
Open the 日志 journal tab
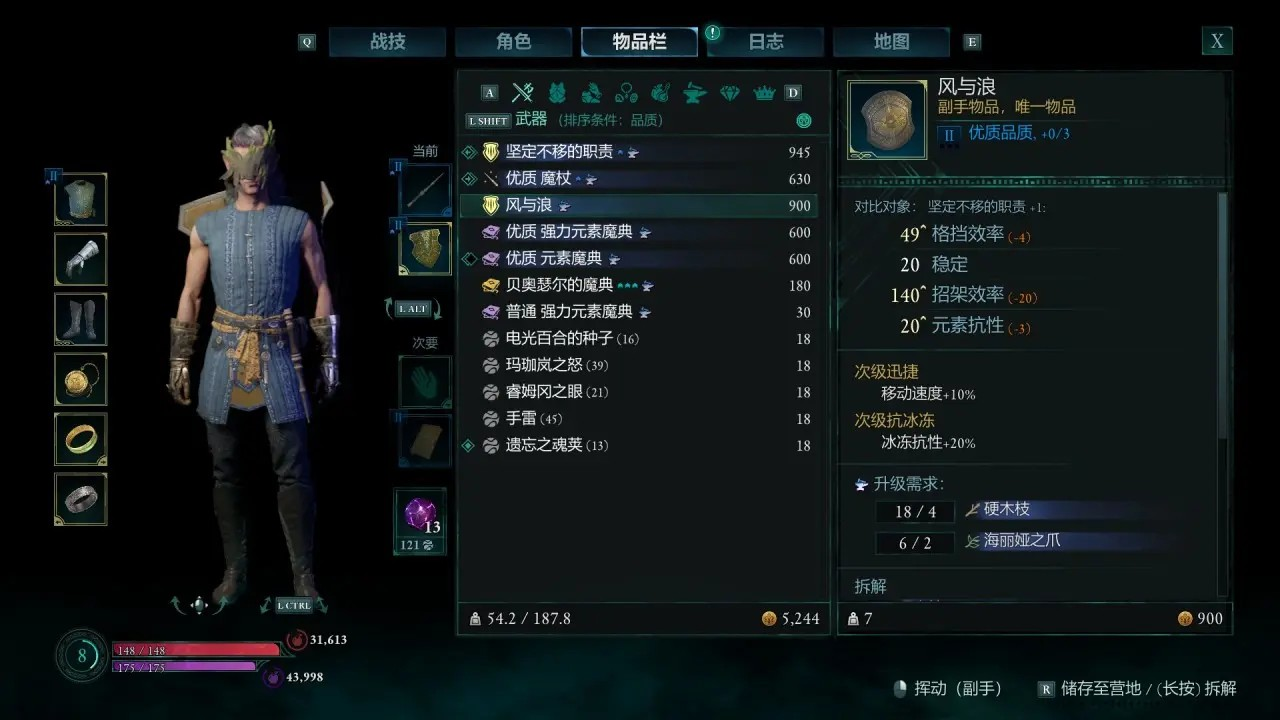(766, 42)
